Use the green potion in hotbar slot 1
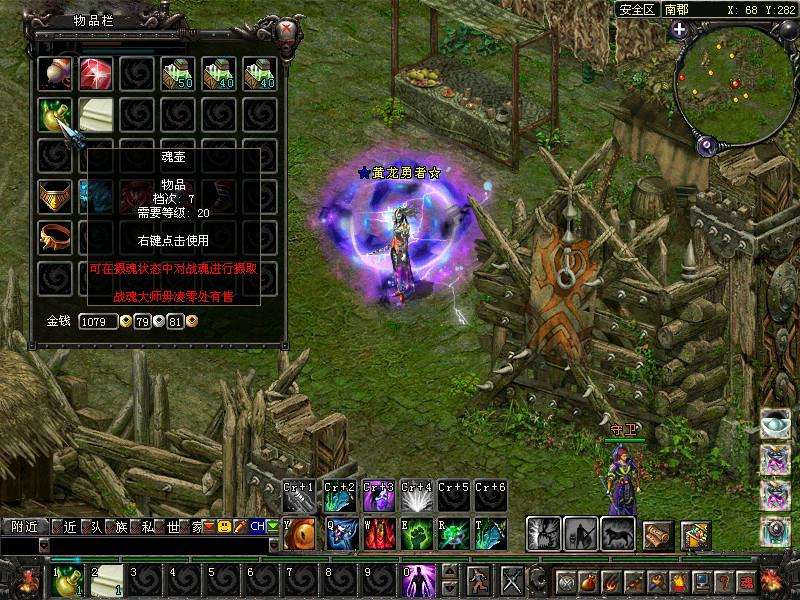Viewport: 800px width, 600px height. click(68, 580)
